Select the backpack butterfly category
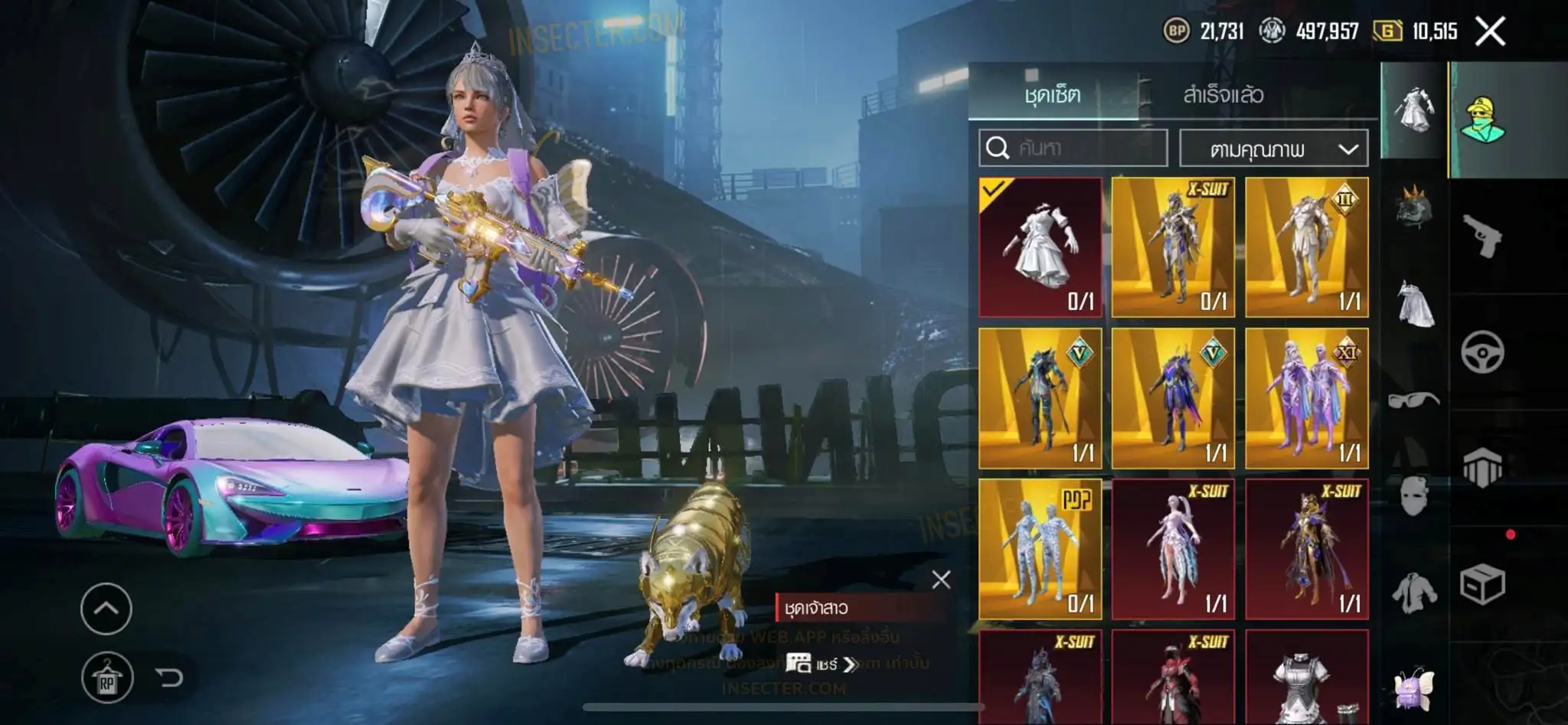This screenshot has height=725, width=1568. tap(1413, 687)
